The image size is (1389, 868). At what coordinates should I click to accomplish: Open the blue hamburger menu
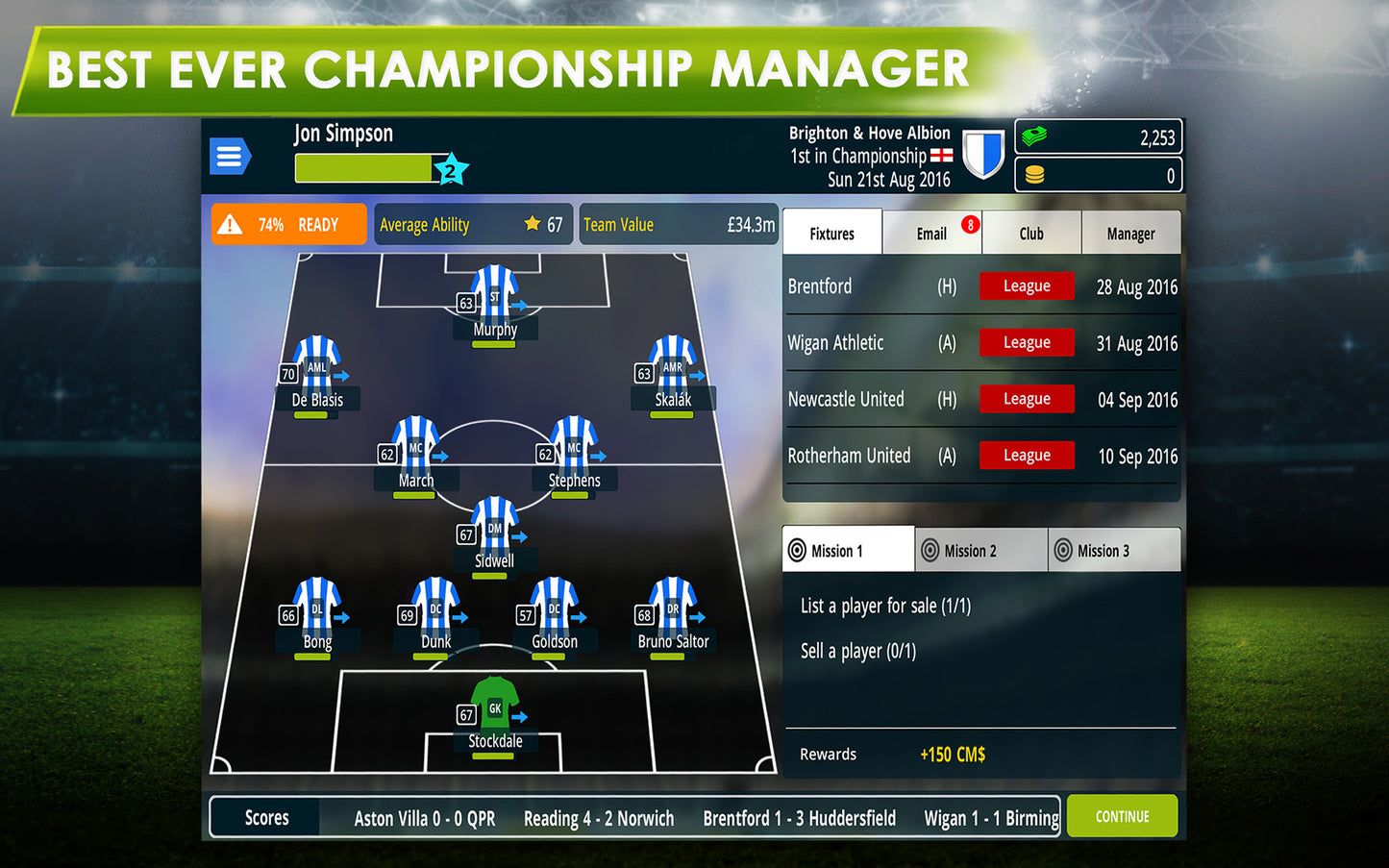230,156
